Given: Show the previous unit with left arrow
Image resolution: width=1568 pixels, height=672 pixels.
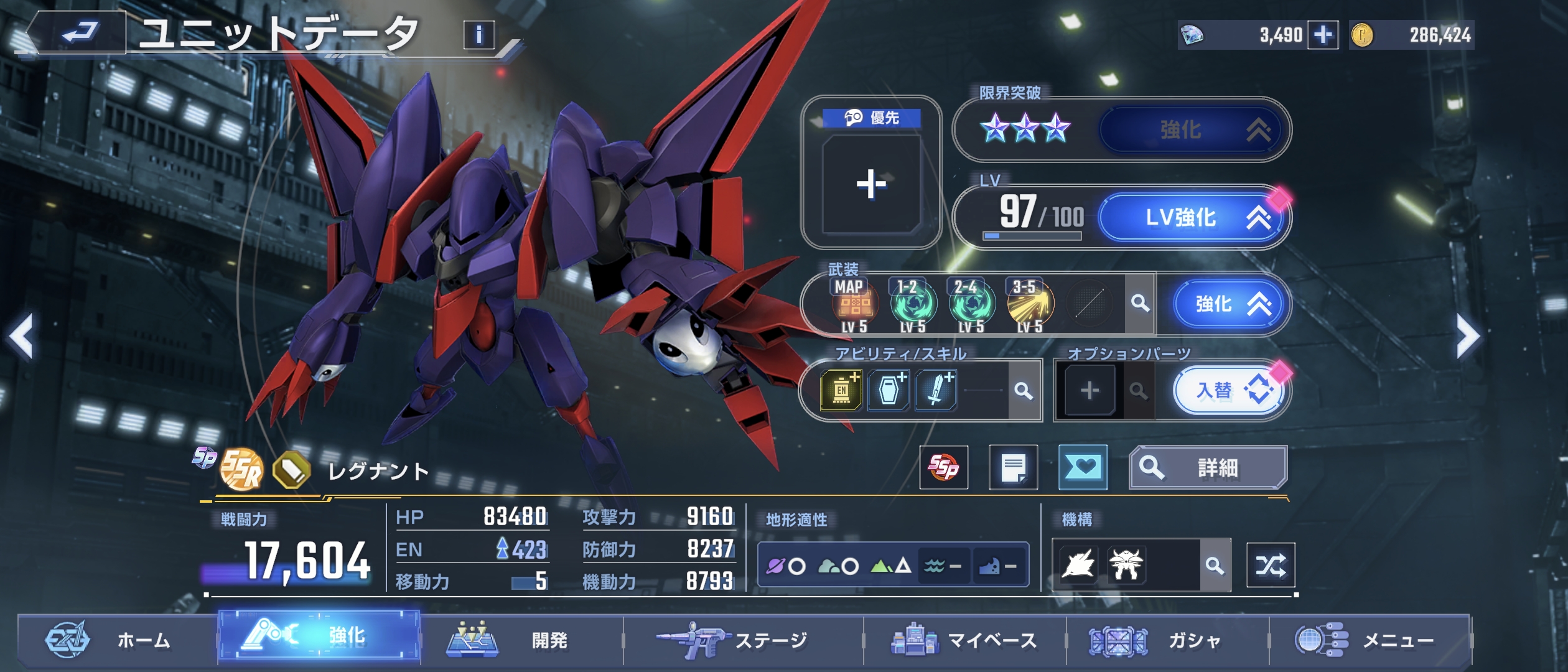Looking at the screenshot, I should pos(21,337).
